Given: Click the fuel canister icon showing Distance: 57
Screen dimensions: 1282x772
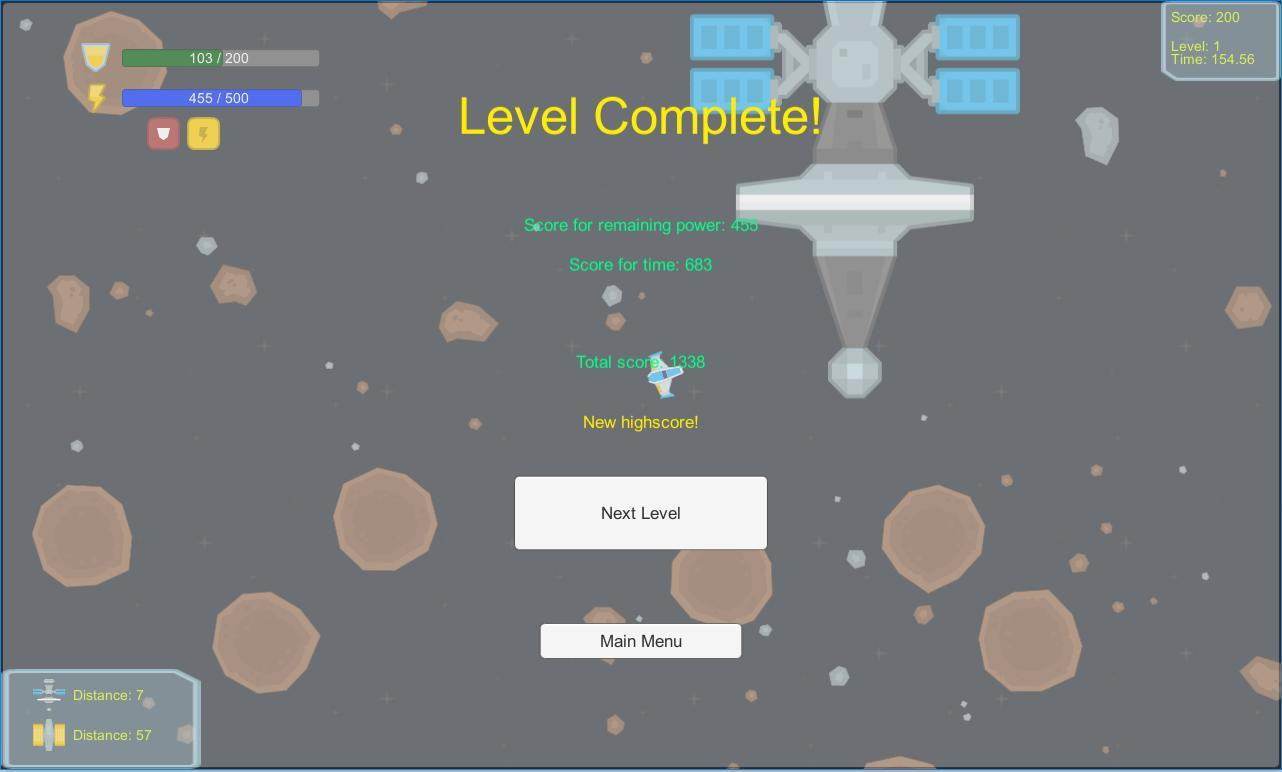Looking at the screenshot, I should pos(48,735).
